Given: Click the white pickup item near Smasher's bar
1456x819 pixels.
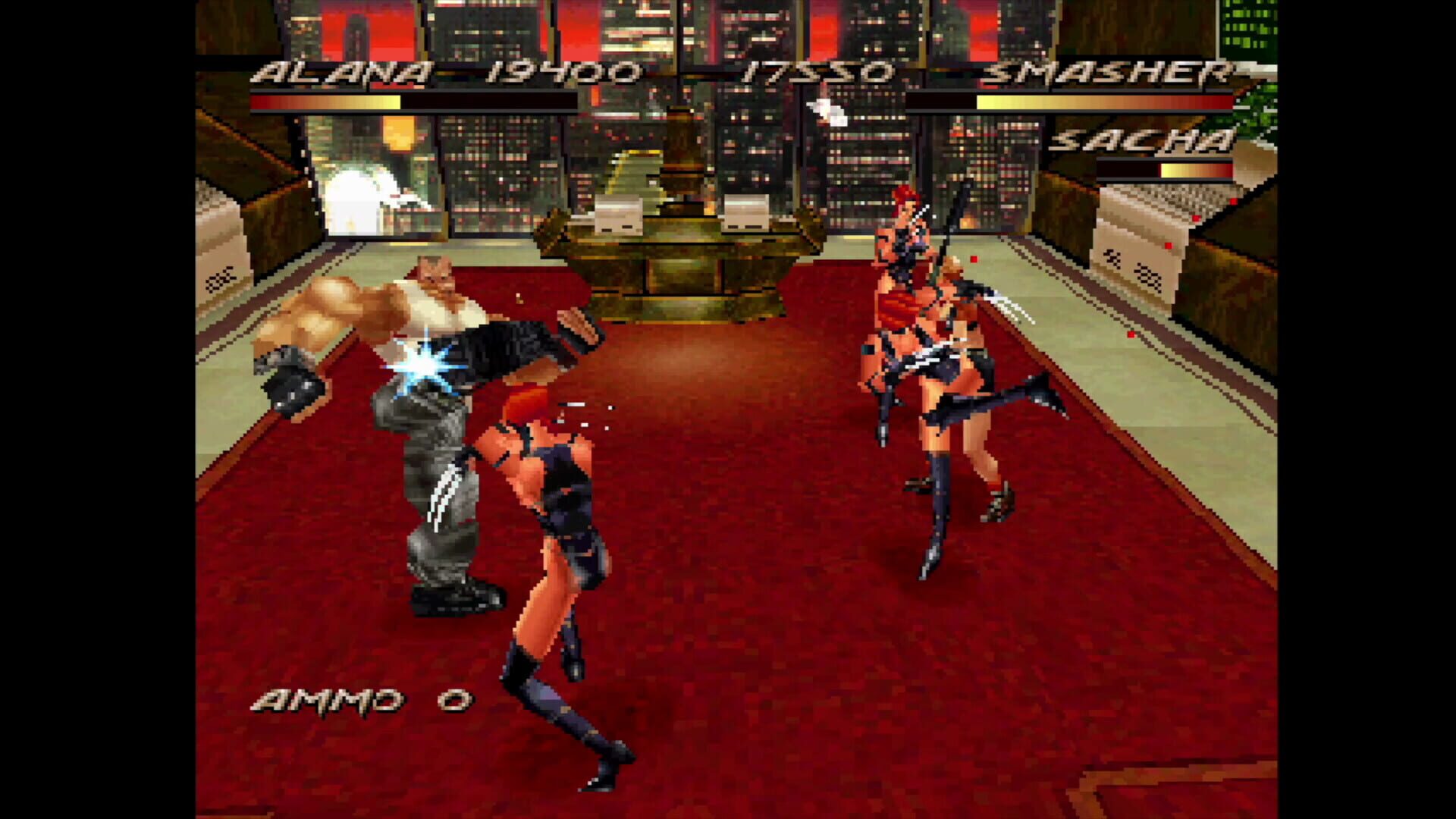Looking at the screenshot, I should coord(827,112).
